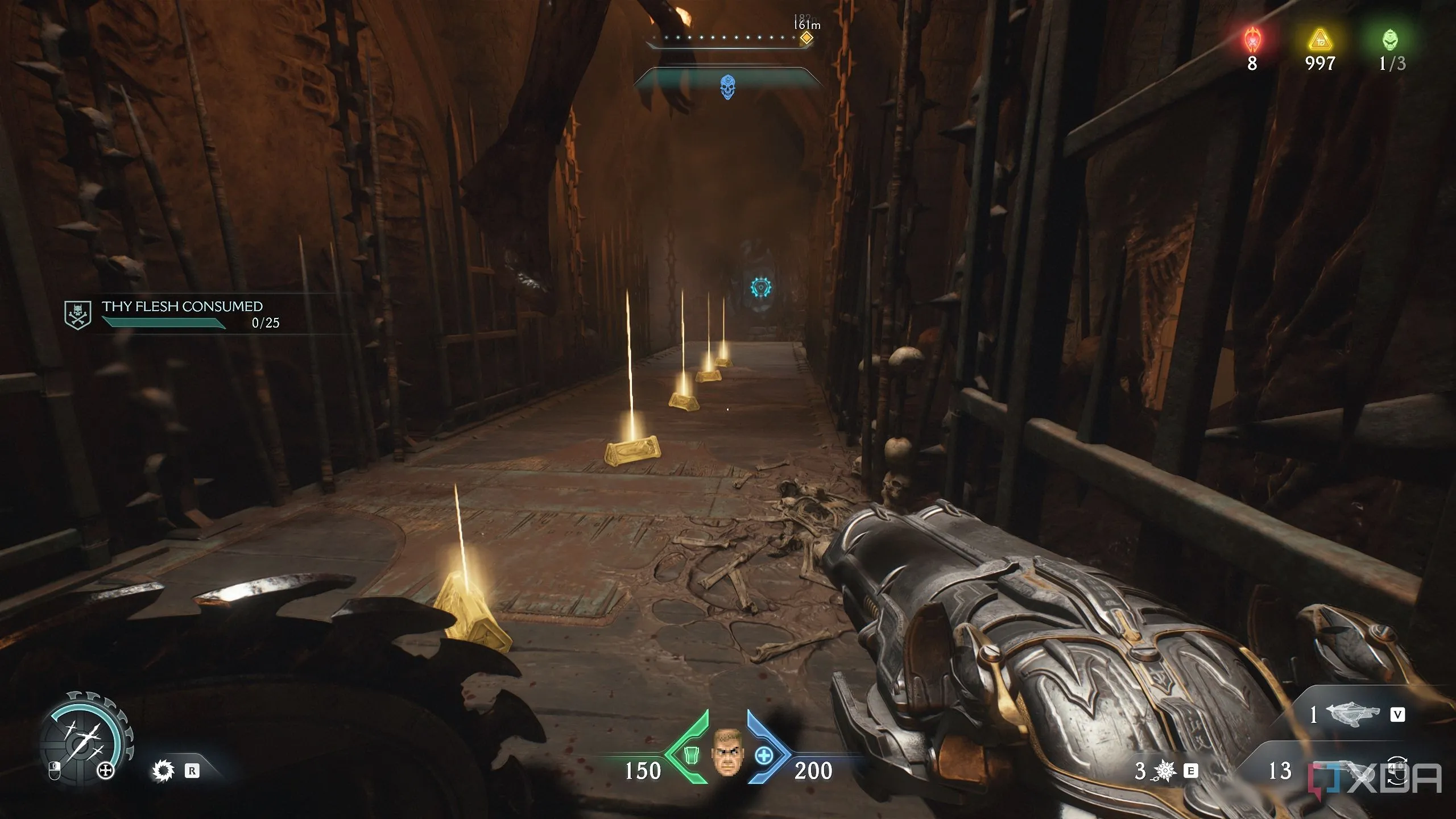Click the green armor icon
Viewport: 1456px width, 819px height.
click(691, 755)
